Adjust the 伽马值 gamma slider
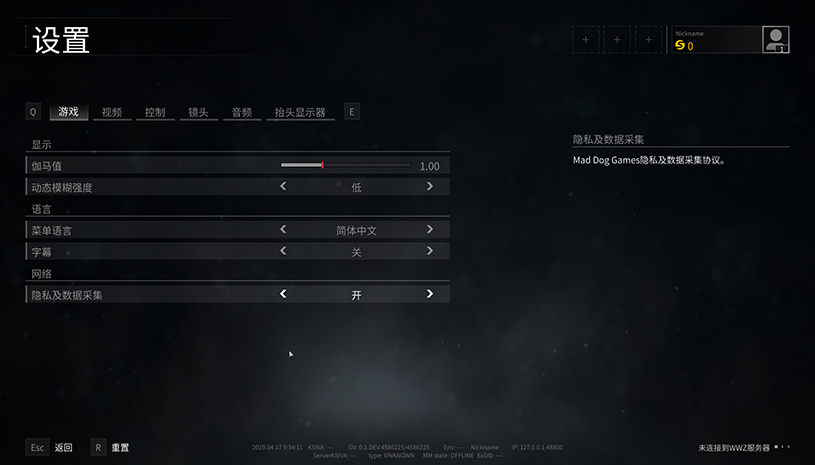The height and width of the screenshot is (465, 815). click(322, 165)
